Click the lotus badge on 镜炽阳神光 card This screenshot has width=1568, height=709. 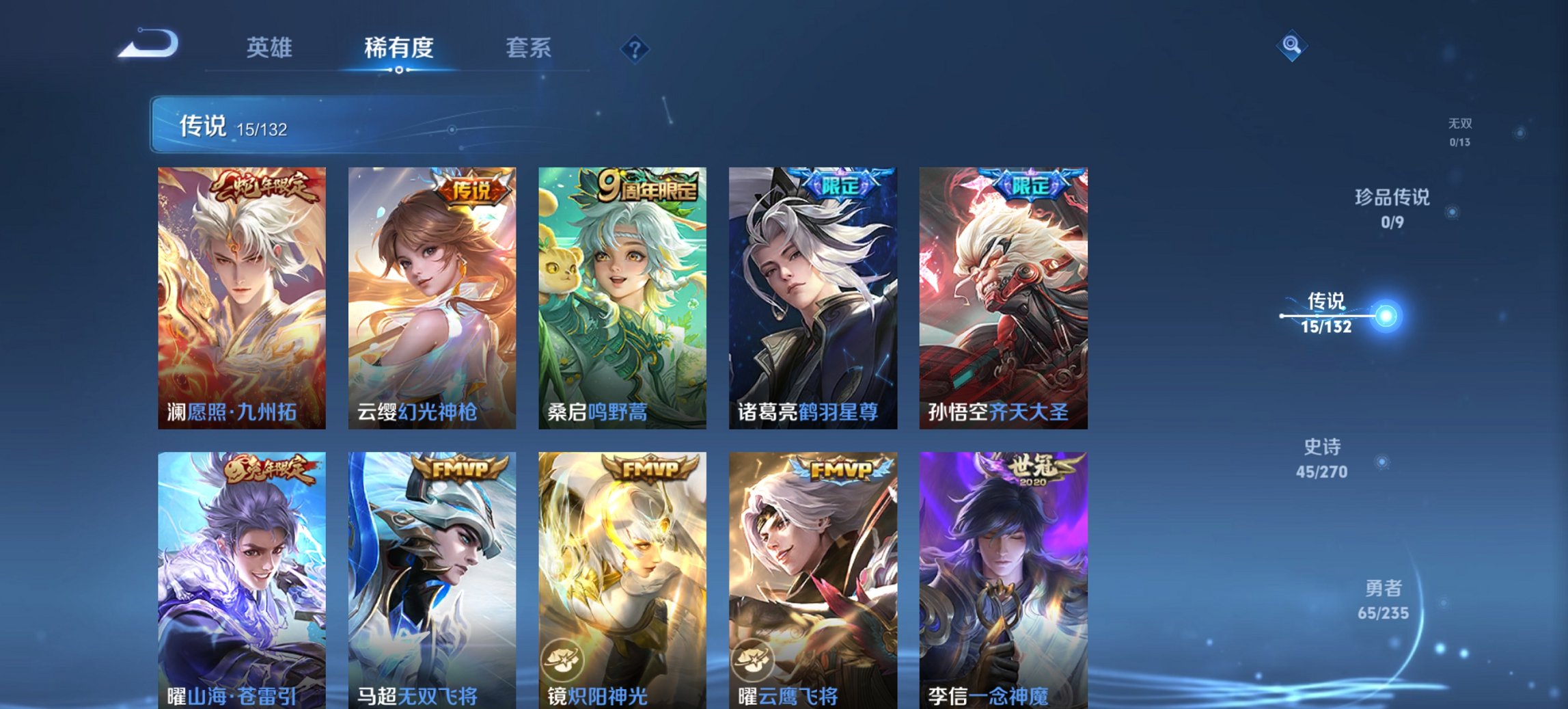(562, 658)
